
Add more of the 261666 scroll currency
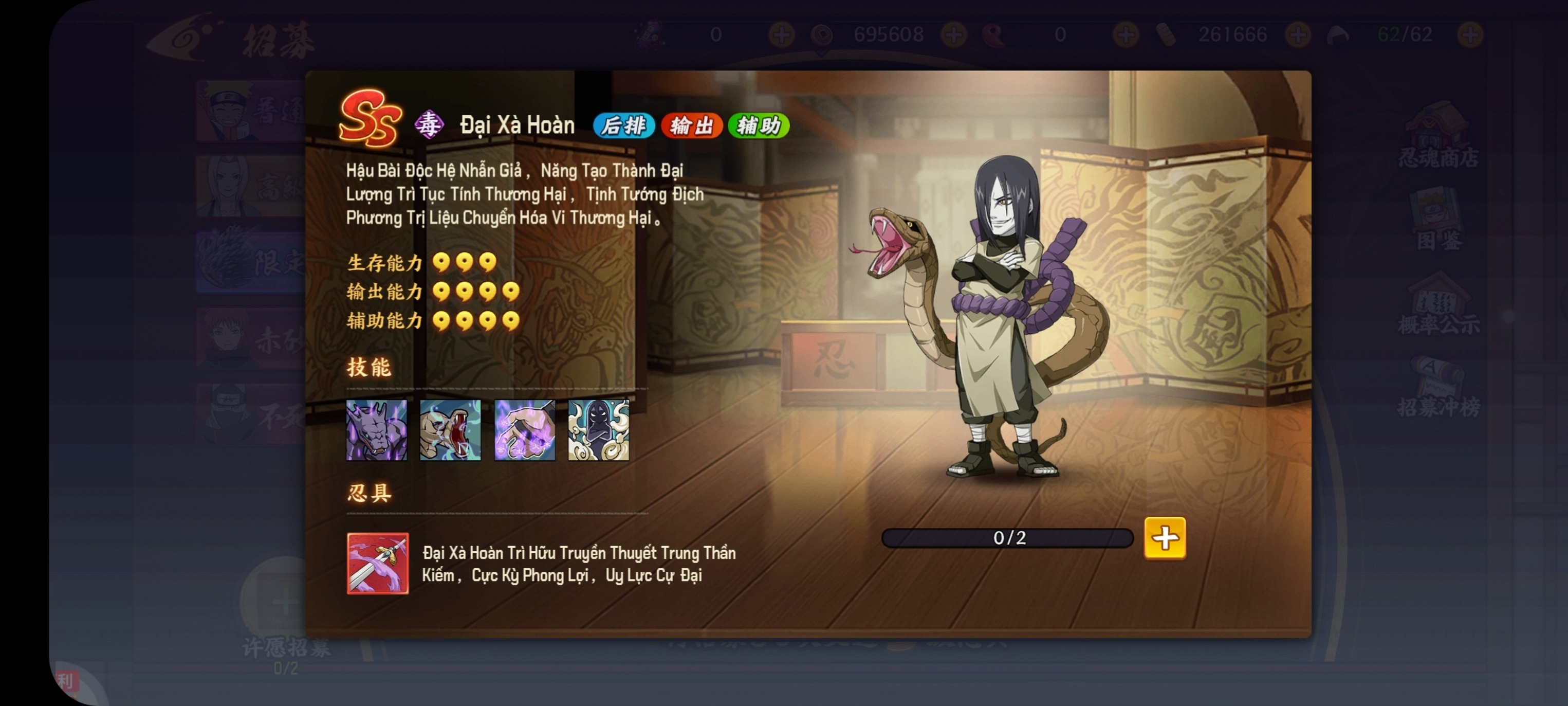click(x=1298, y=35)
